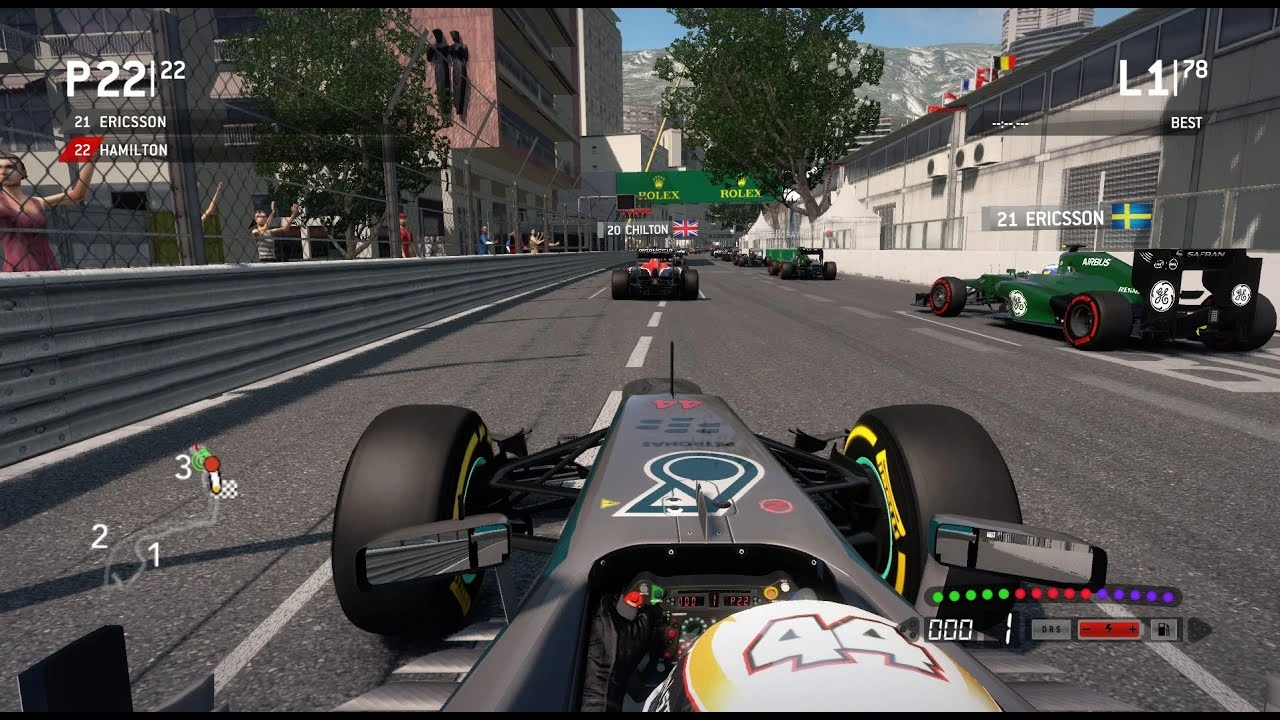Click the gear number on the speed readout
1280x720 pixels.
1008,629
